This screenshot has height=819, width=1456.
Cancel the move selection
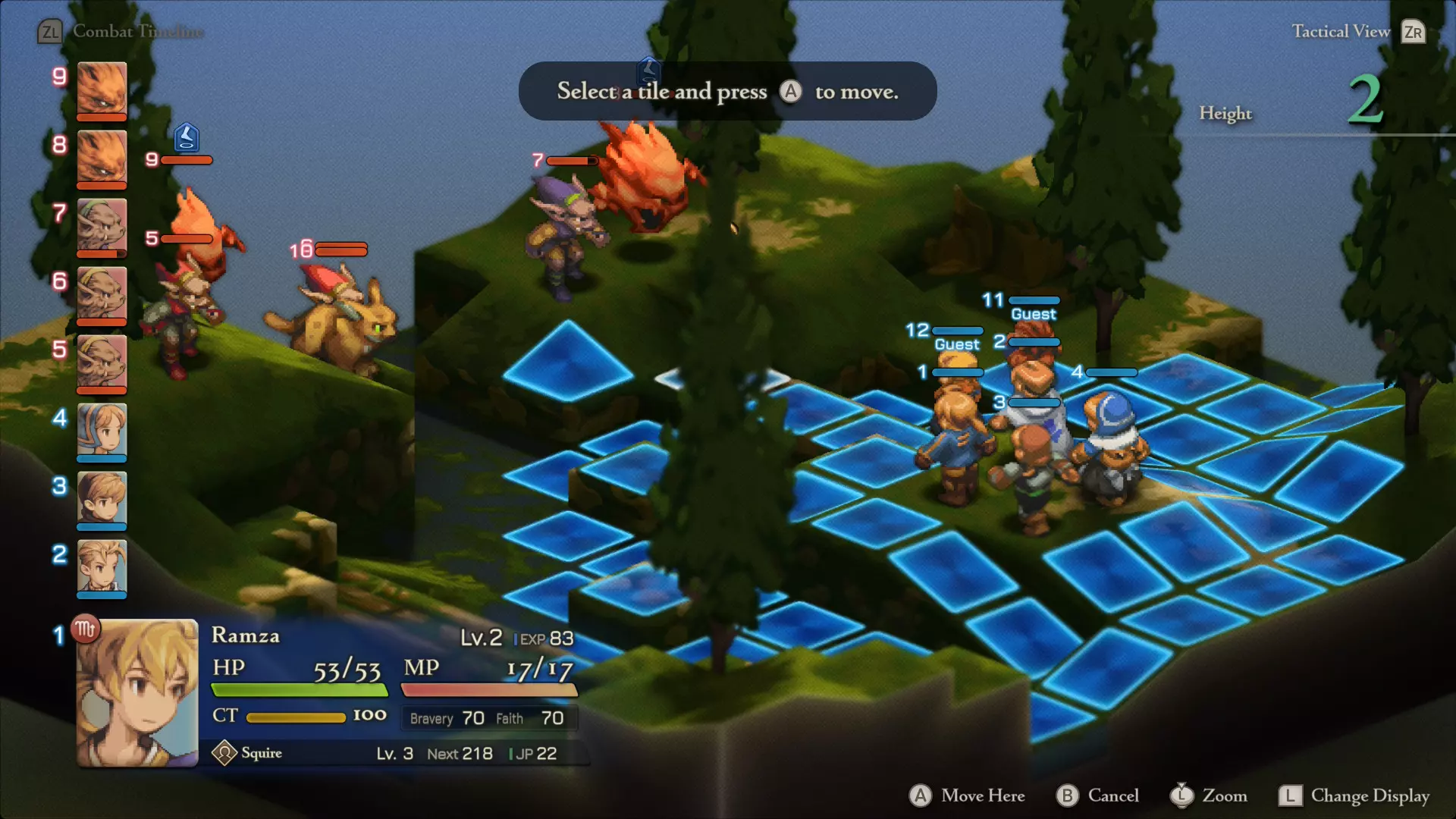point(1098,795)
